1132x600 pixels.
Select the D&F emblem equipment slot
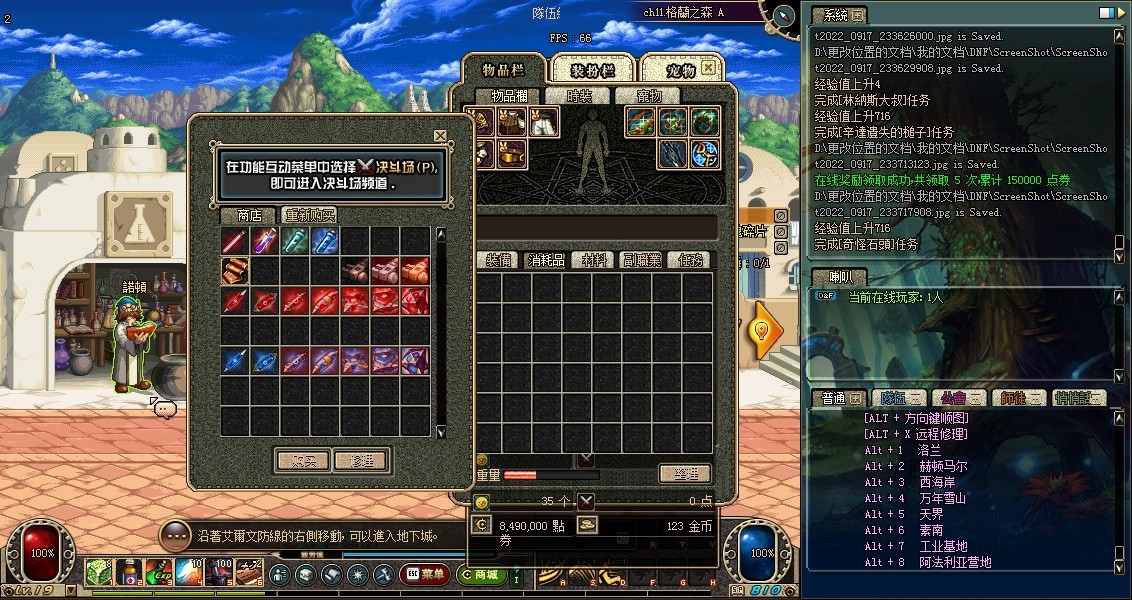tap(706, 153)
